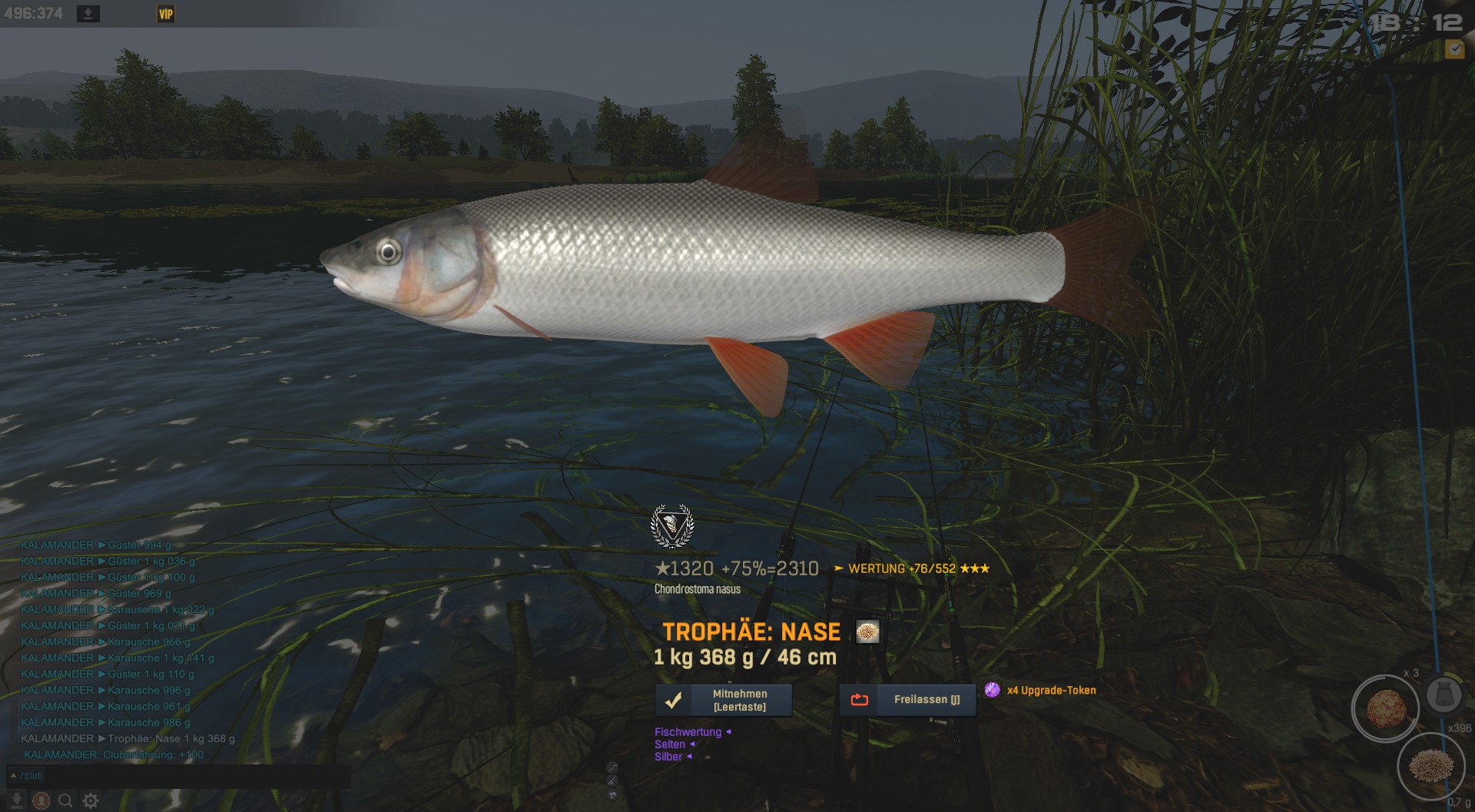This screenshot has width=1475, height=812.
Task: Toggle the Selten rarity entry
Action: coord(671,744)
